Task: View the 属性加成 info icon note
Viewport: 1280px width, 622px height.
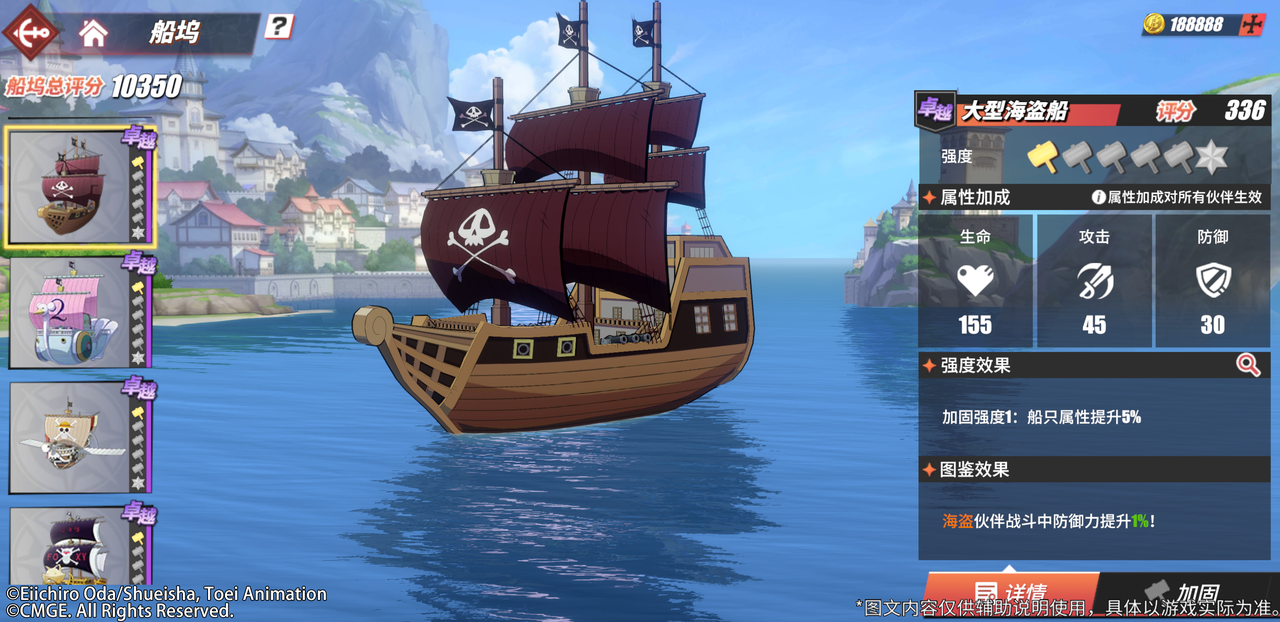Action: pos(1098,198)
